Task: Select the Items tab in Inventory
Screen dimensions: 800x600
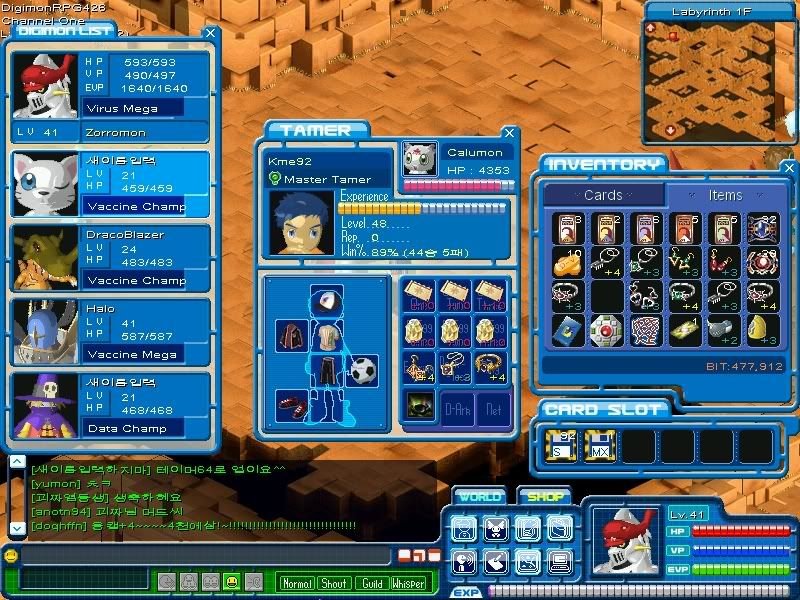Action: pyautogui.click(x=725, y=195)
